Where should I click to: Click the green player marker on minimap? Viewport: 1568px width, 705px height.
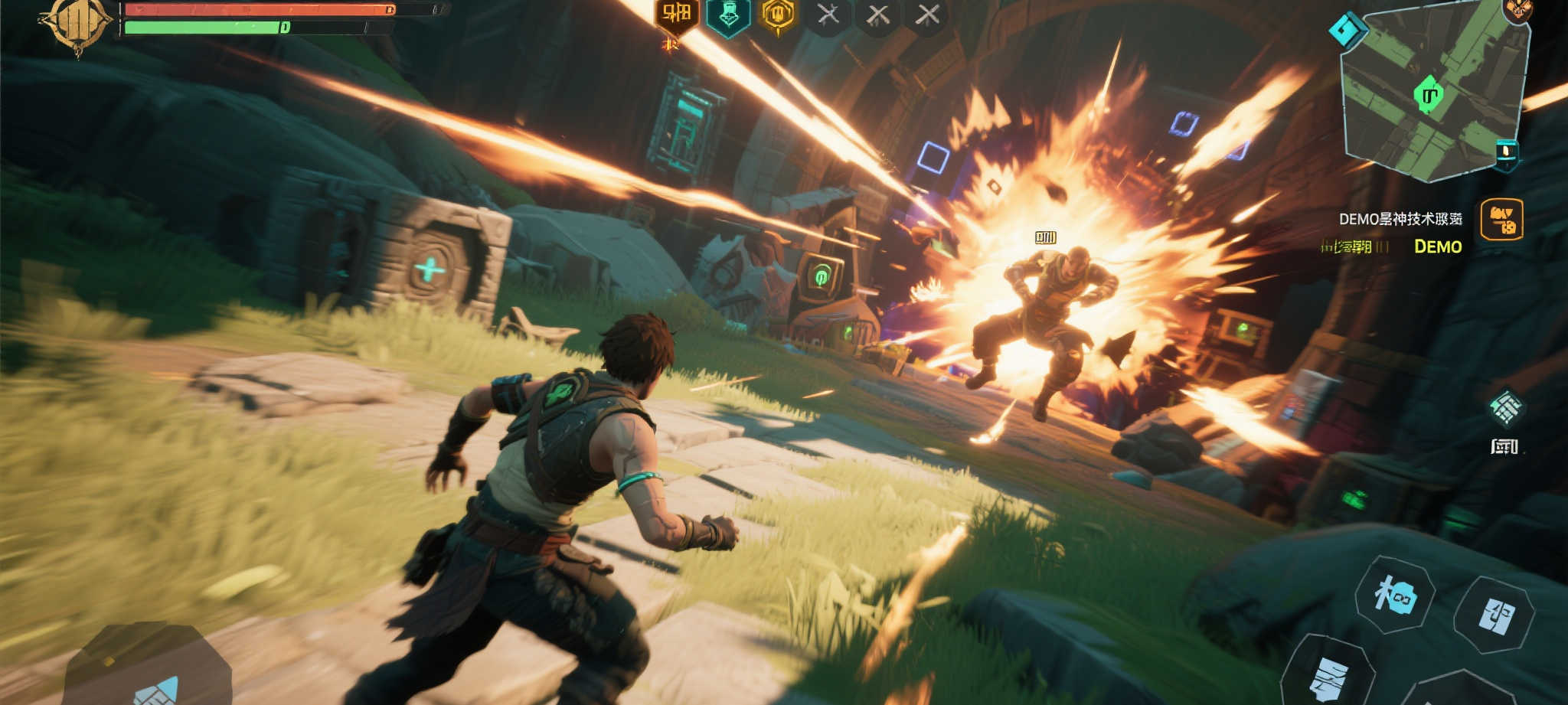(x=1428, y=95)
